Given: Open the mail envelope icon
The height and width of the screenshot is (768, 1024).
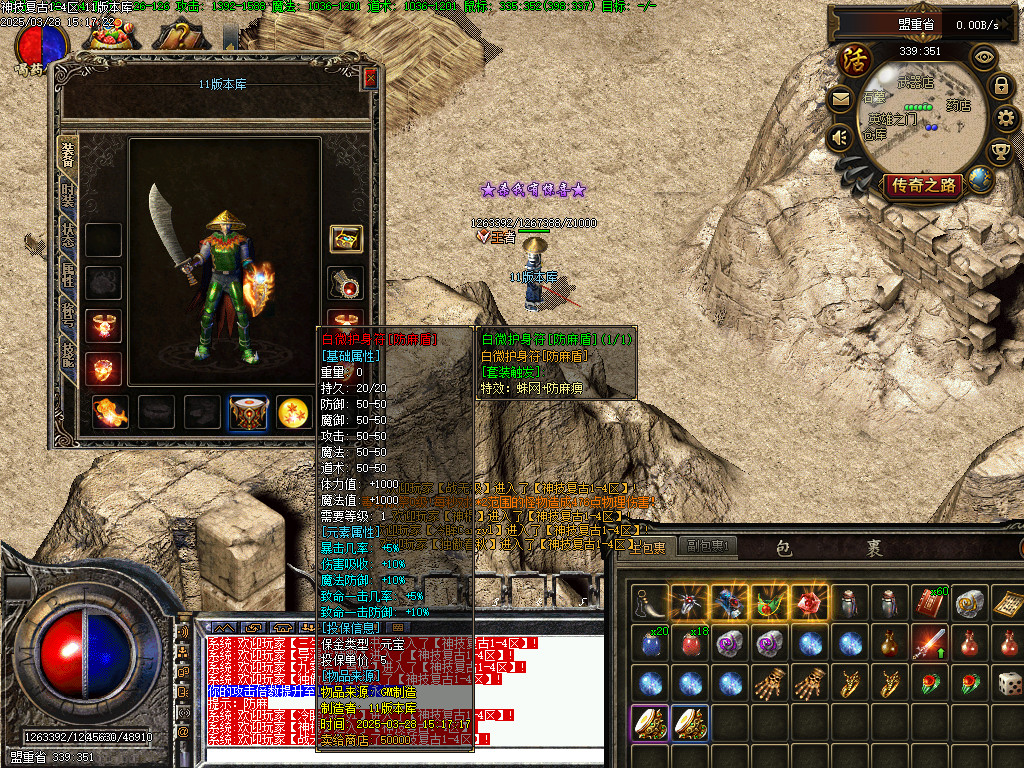Looking at the screenshot, I should pos(841,99).
